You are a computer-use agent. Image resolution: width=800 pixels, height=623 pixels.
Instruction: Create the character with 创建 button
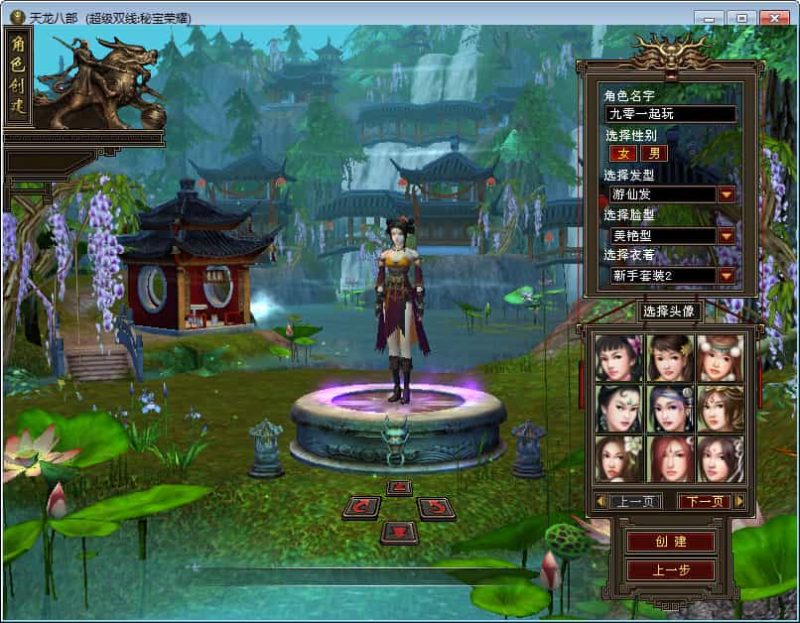(x=670, y=542)
